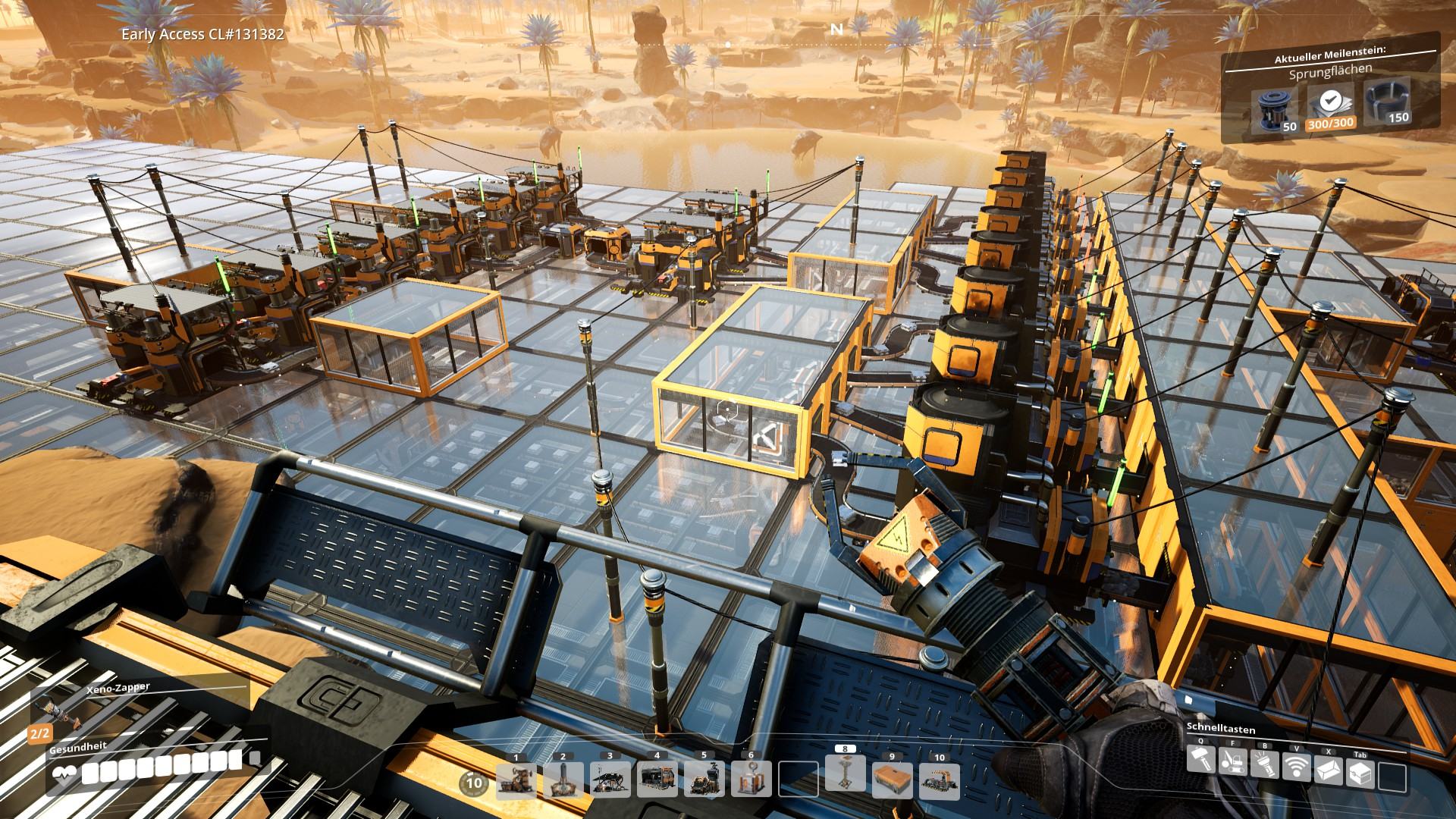Click the completed 300/300 milestone item
The height and width of the screenshot is (819, 1456).
click(1329, 107)
